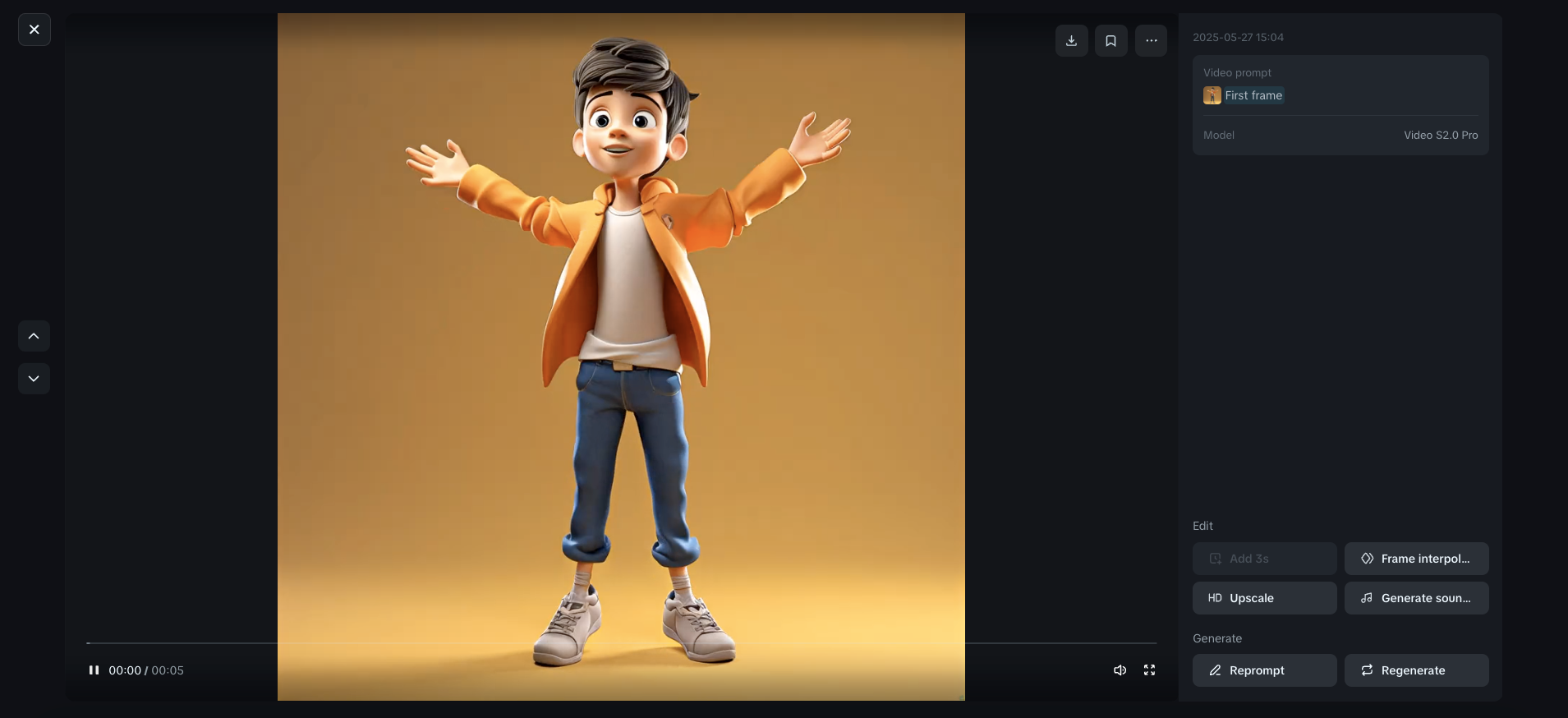Click the Frame interpolation diamond icon
The width and height of the screenshot is (1568, 718).
tap(1366, 559)
